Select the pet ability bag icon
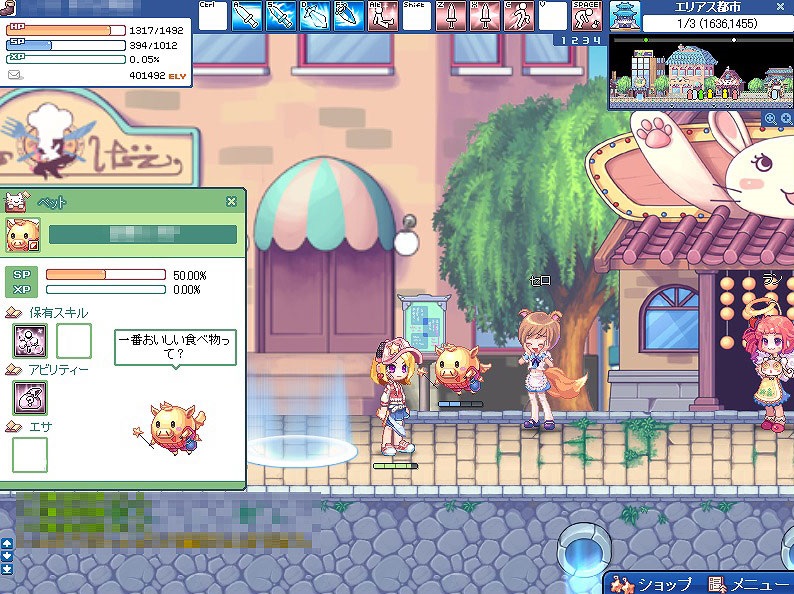794x594 pixels. click(28, 398)
